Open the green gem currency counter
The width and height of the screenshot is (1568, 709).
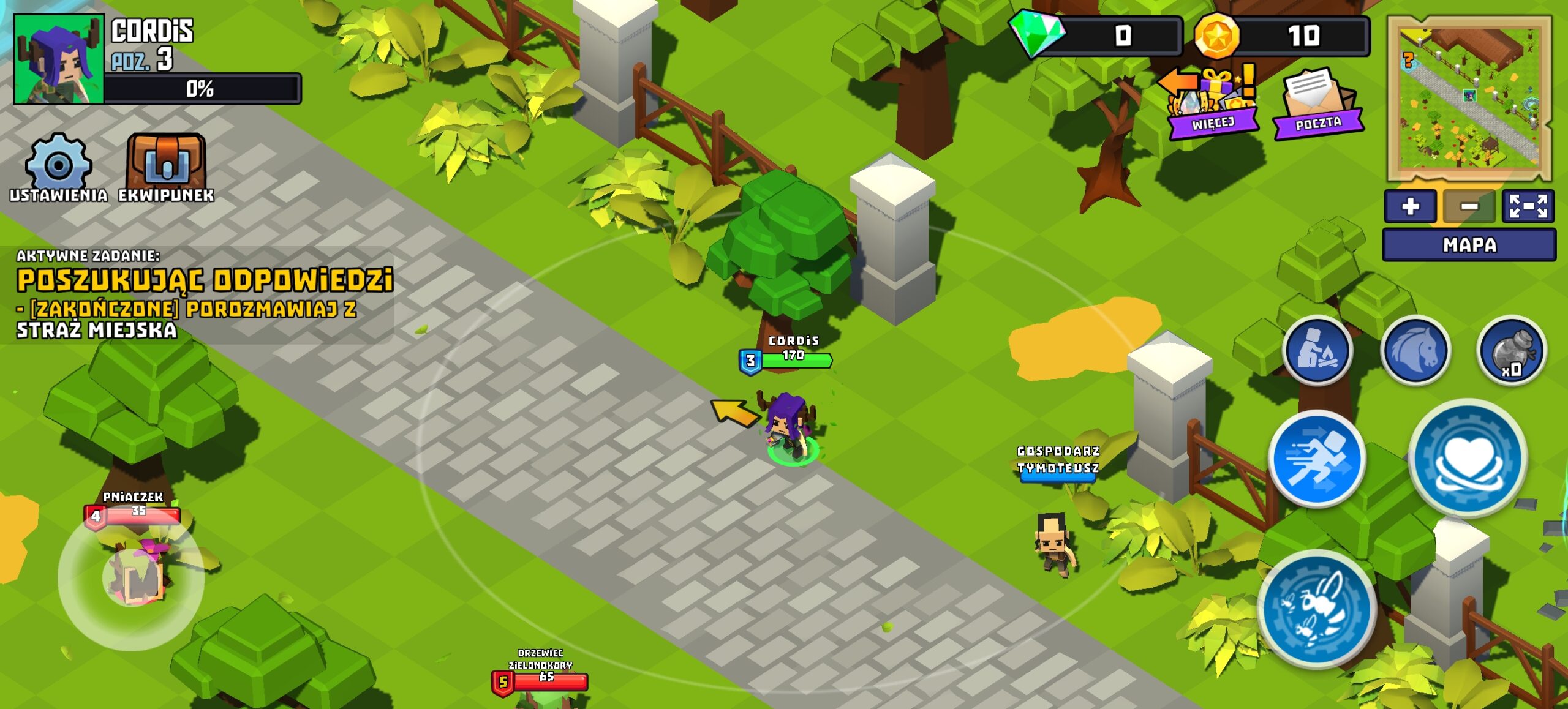[1096, 36]
